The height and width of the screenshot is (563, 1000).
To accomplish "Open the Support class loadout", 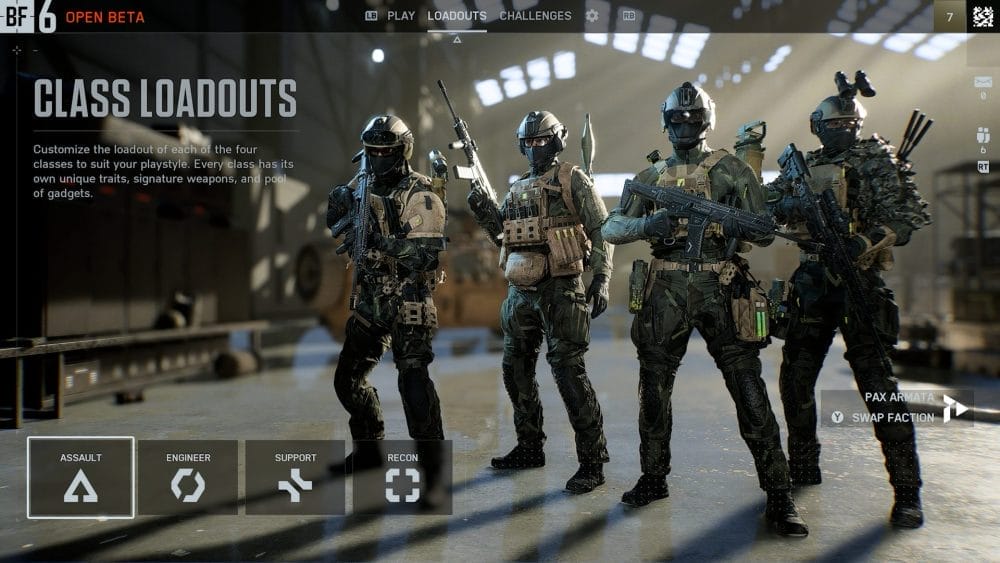I will tap(295, 478).
